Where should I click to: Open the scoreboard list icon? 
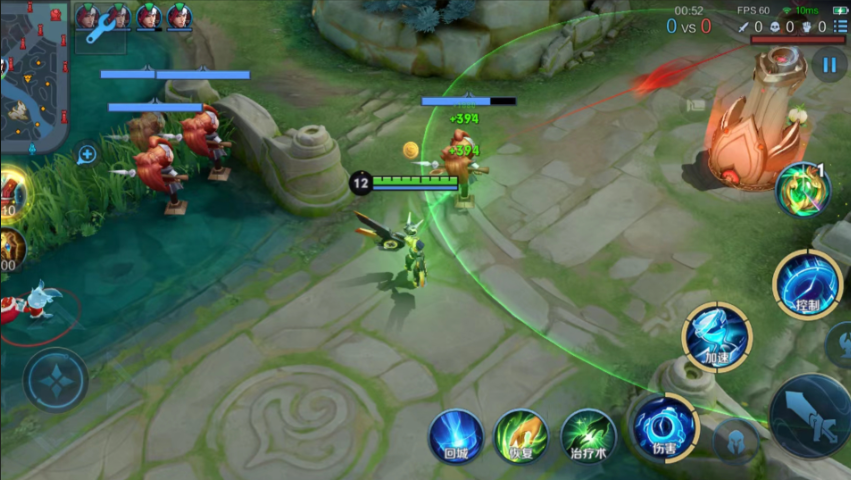tap(841, 27)
